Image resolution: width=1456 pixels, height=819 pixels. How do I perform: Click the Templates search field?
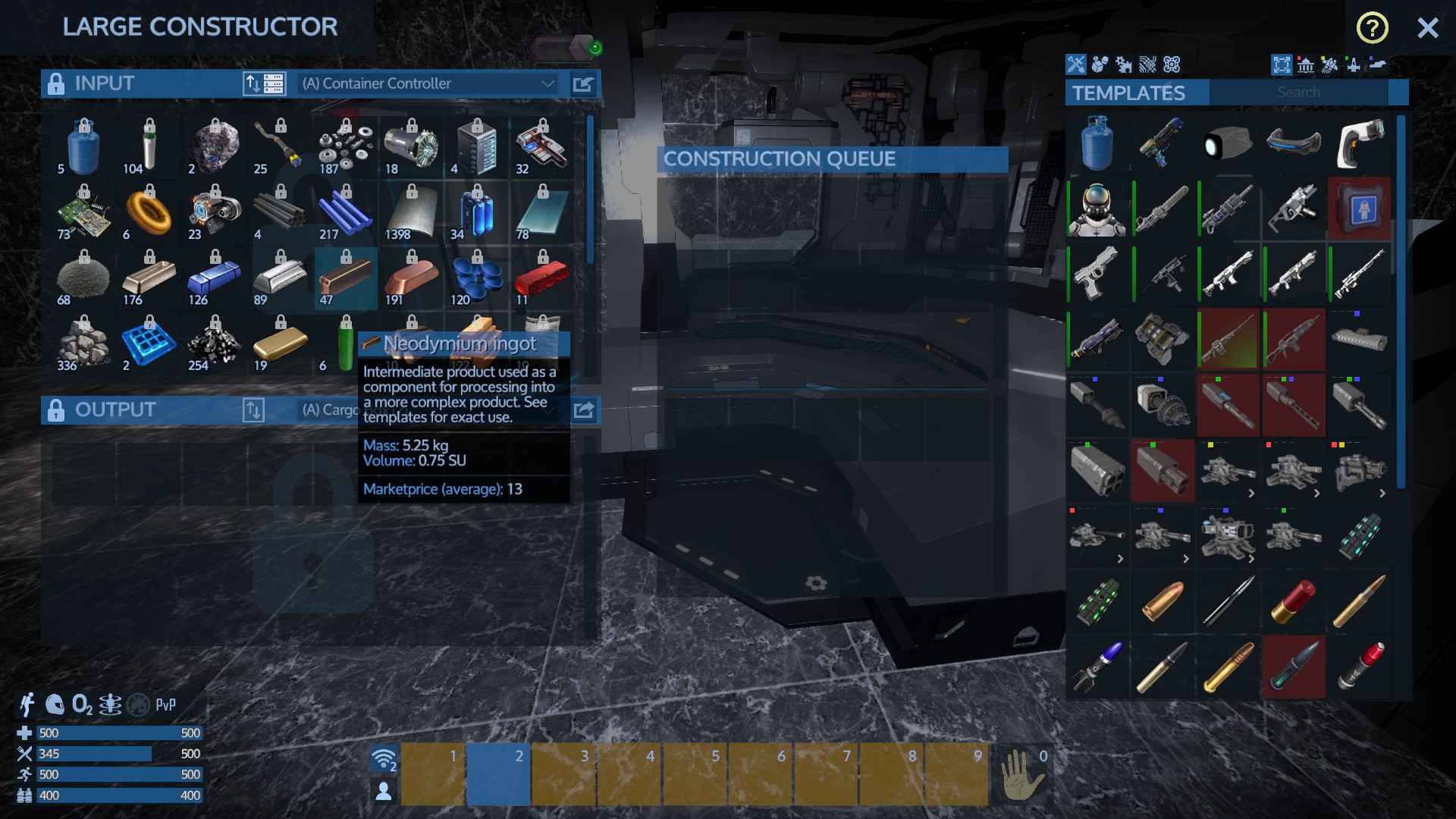coord(1298,93)
